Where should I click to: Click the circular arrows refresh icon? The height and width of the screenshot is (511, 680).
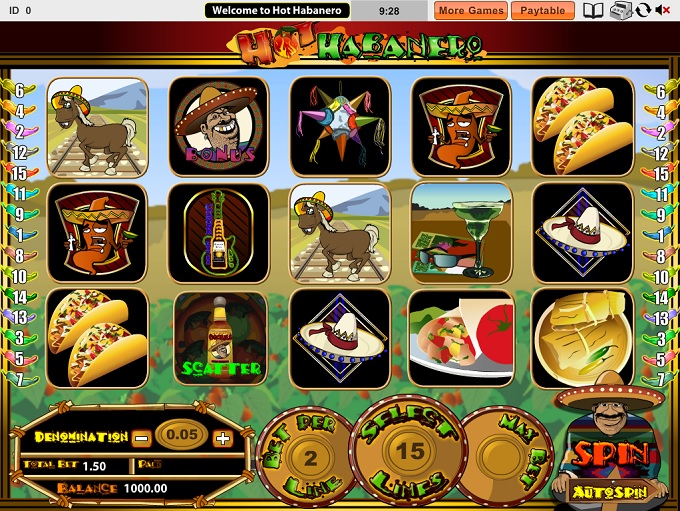642,11
